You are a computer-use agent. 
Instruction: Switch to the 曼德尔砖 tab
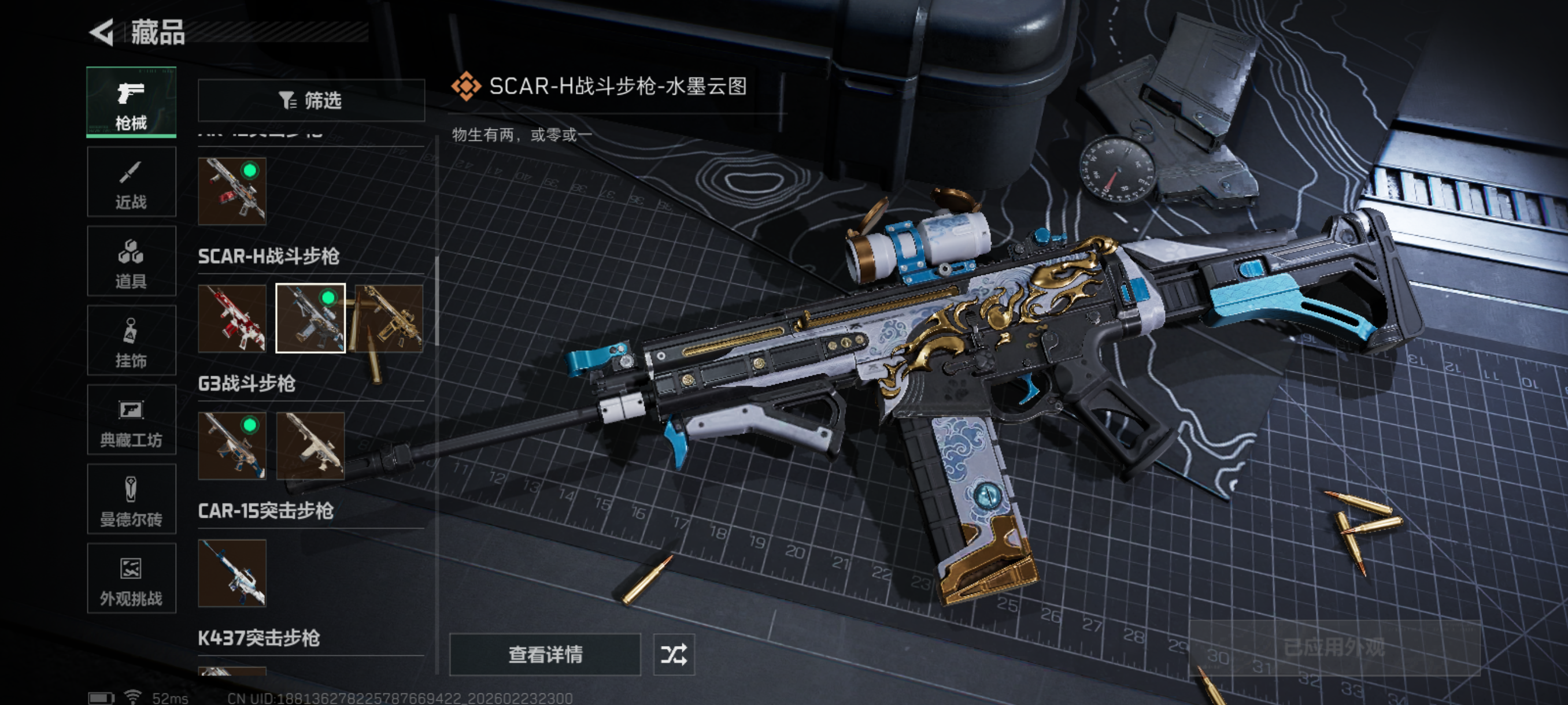(x=131, y=499)
